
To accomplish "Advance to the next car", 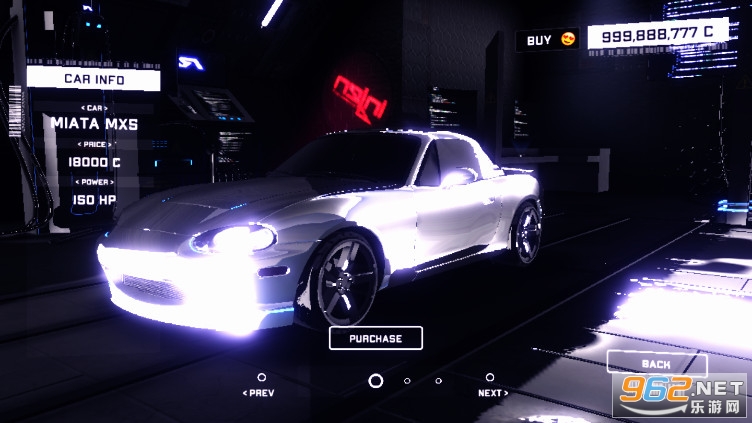I will (491, 386).
